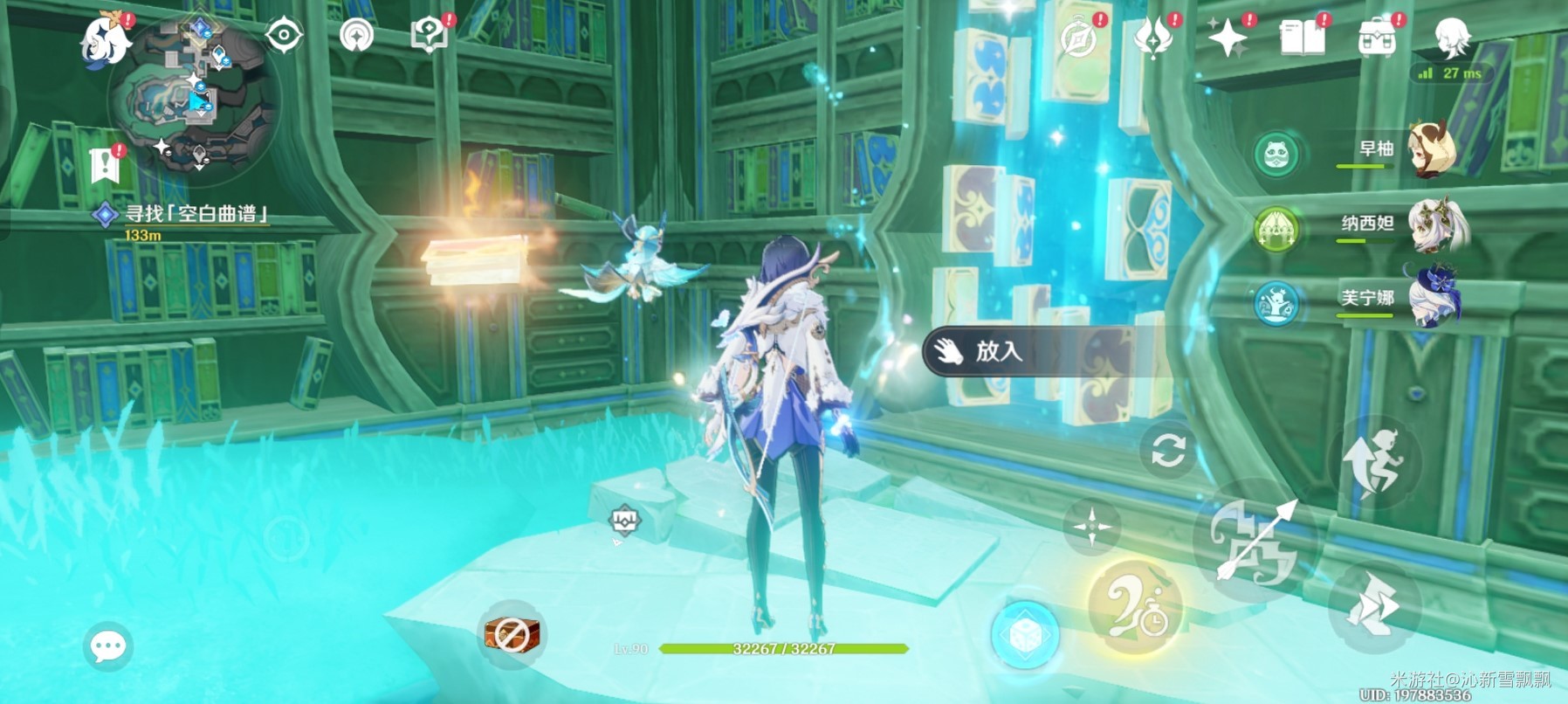Open the adventurer handbook book icon
This screenshot has height=704, width=1568.
(x=1302, y=38)
